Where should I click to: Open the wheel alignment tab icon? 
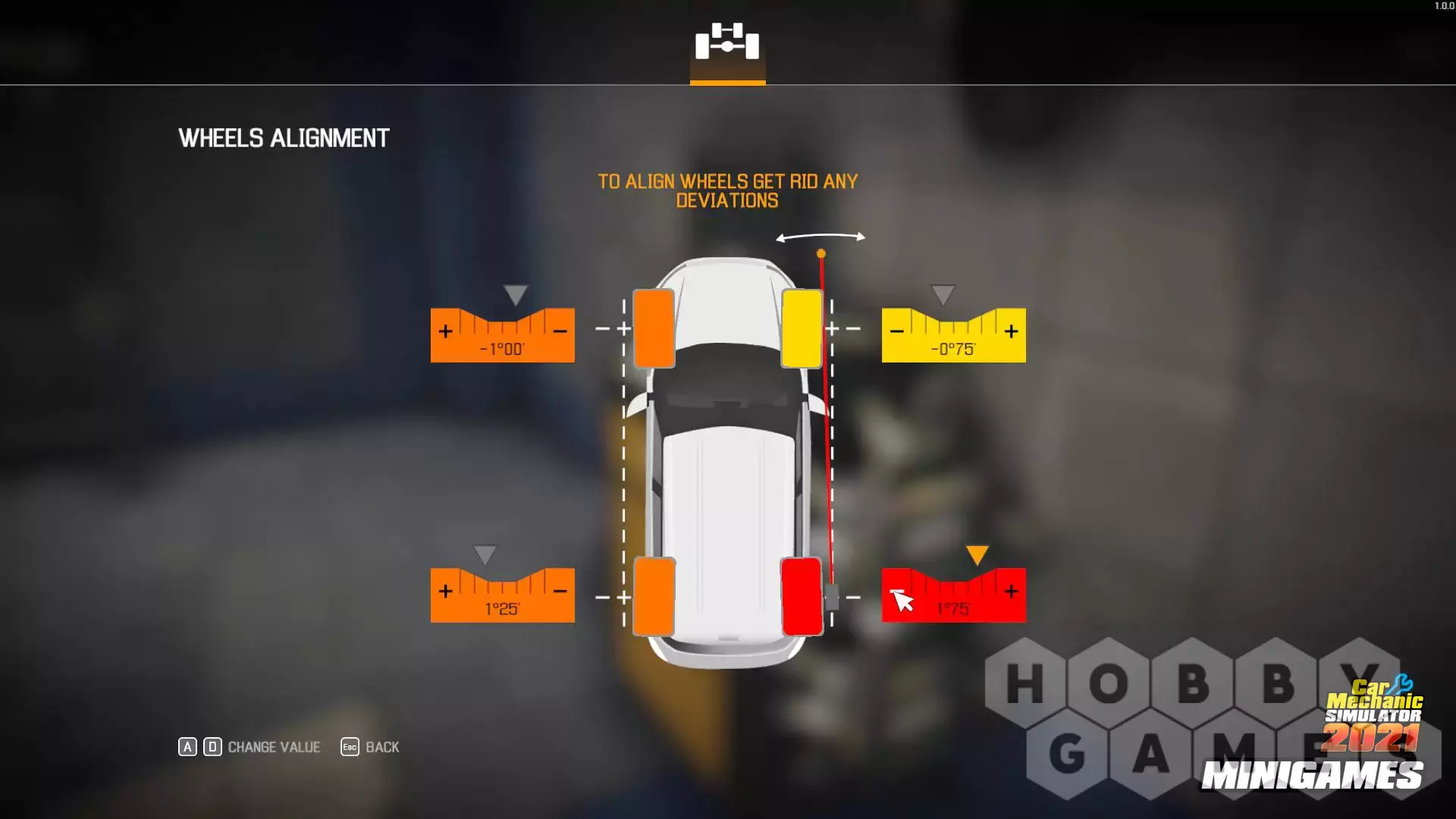pyautogui.click(x=727, y=42)
